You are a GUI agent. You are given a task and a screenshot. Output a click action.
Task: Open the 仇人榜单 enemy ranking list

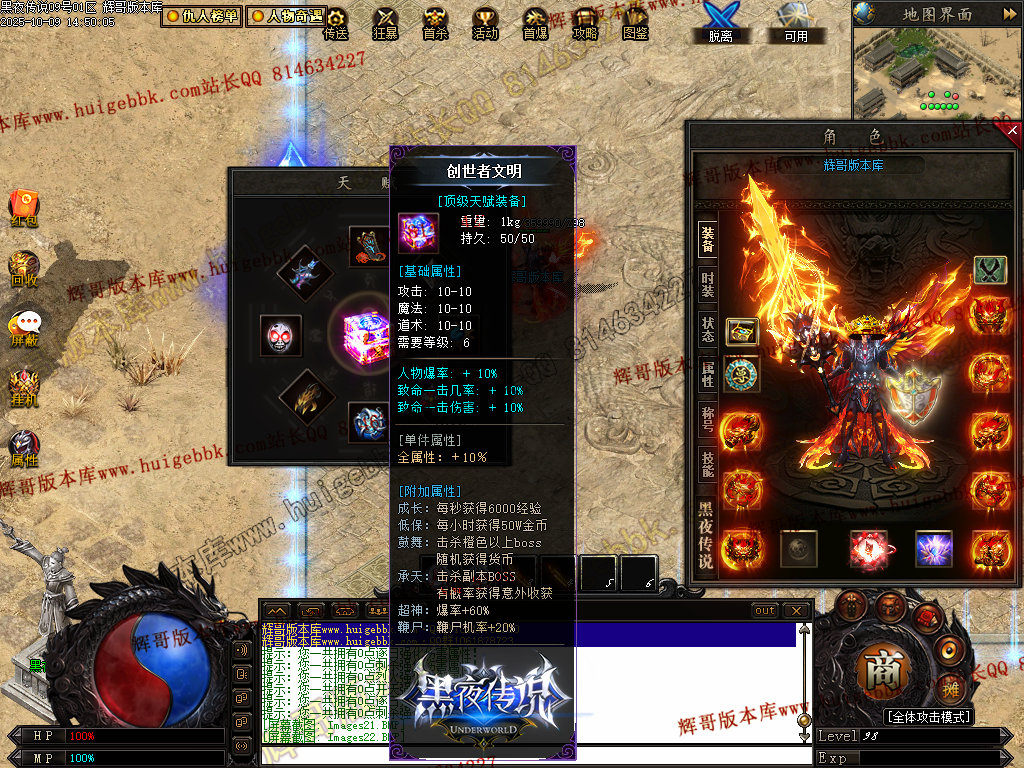pyautogui.click(x=203, y=16)
